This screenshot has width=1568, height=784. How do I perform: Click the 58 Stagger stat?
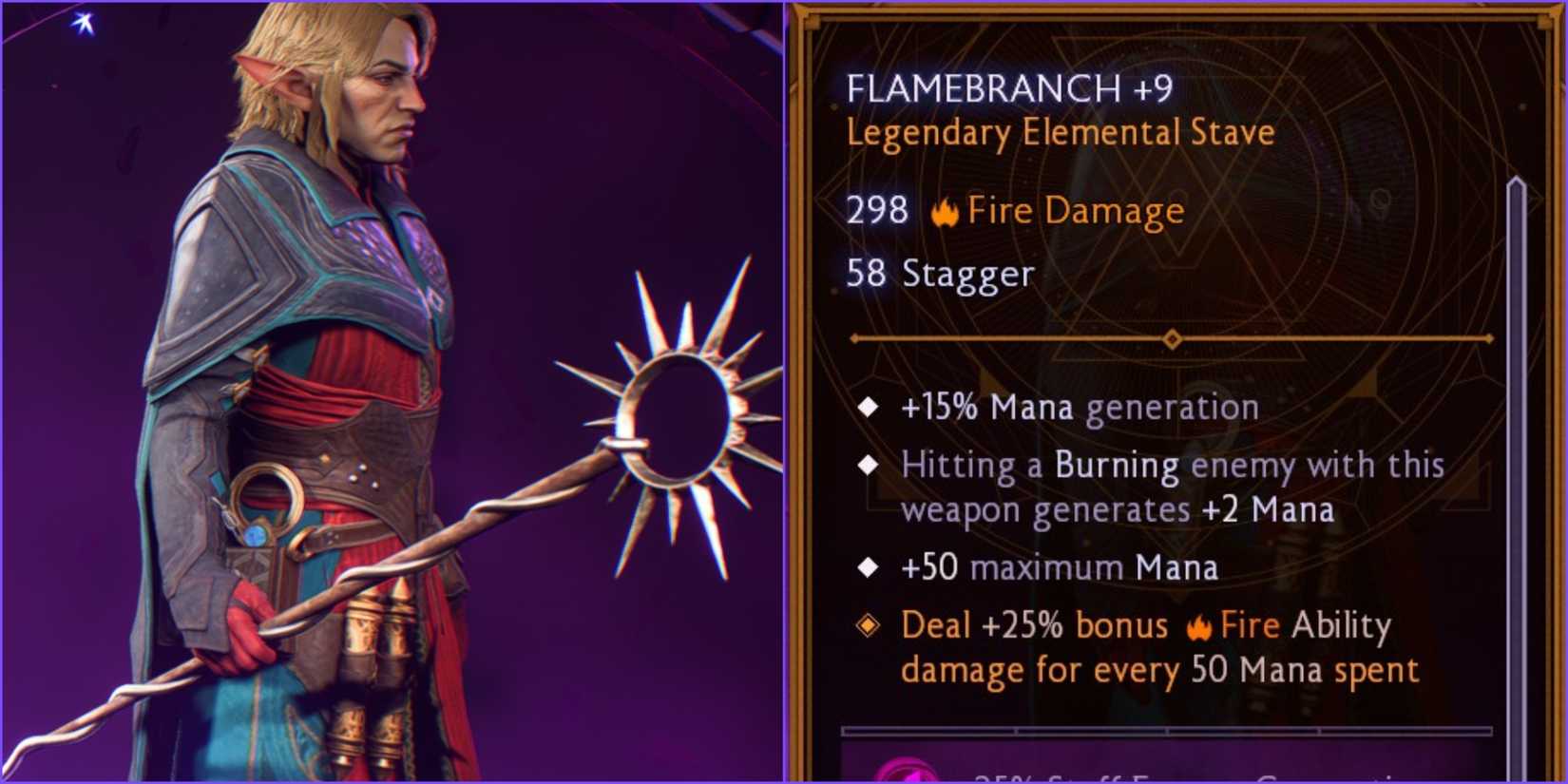pyautogui.click(x=939, y=276)
